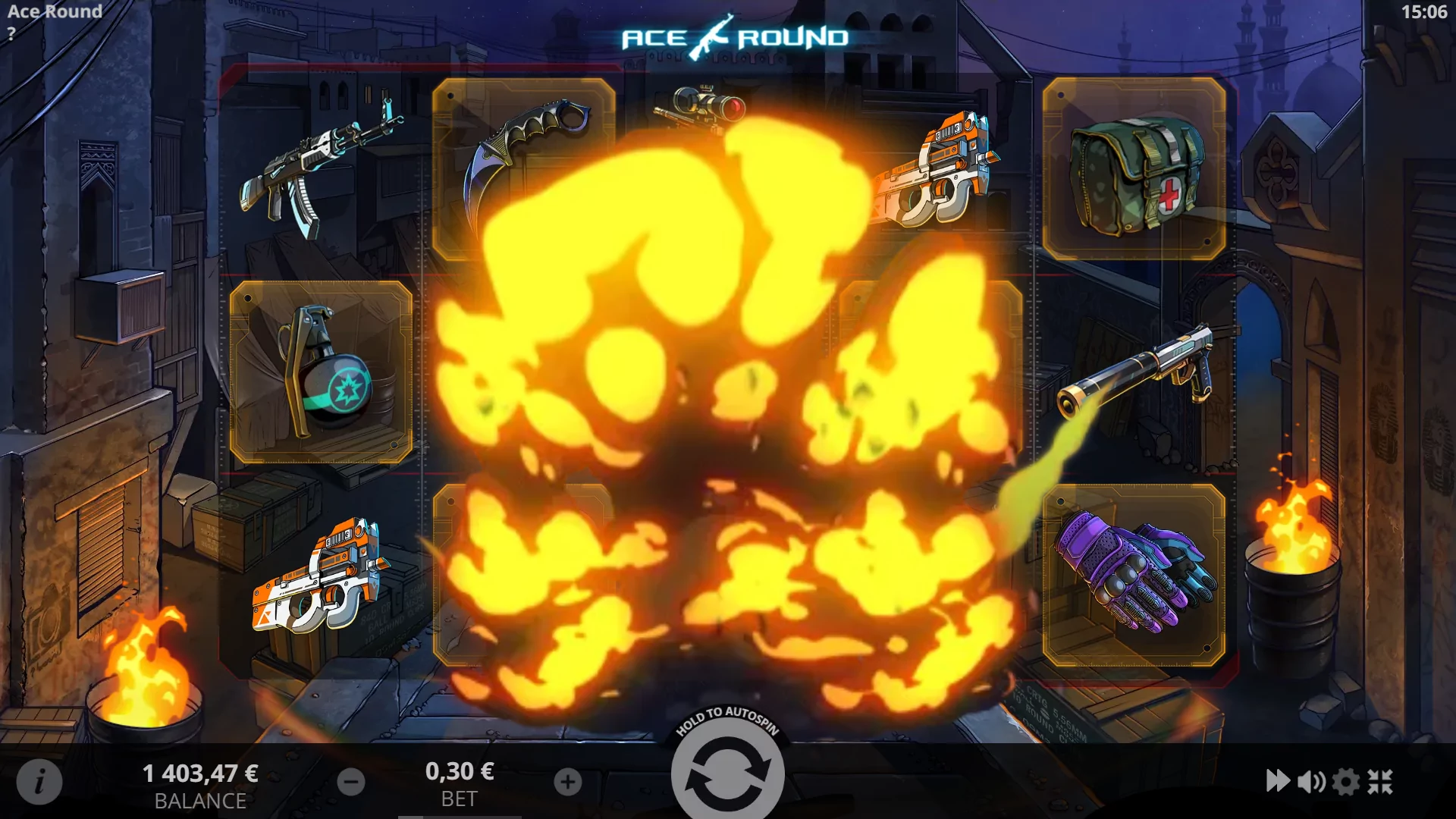Click the grenade symbol on the reels
The image size is (1456, 819).
pyautogui.click(x=322, y=372)
